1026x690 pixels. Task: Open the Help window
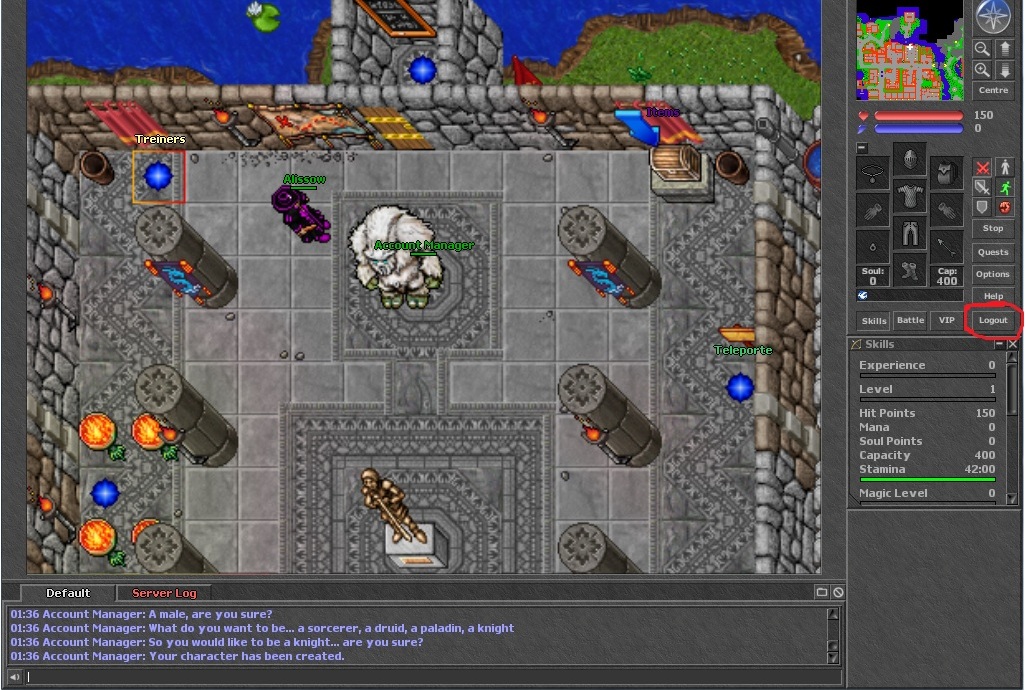993,296
